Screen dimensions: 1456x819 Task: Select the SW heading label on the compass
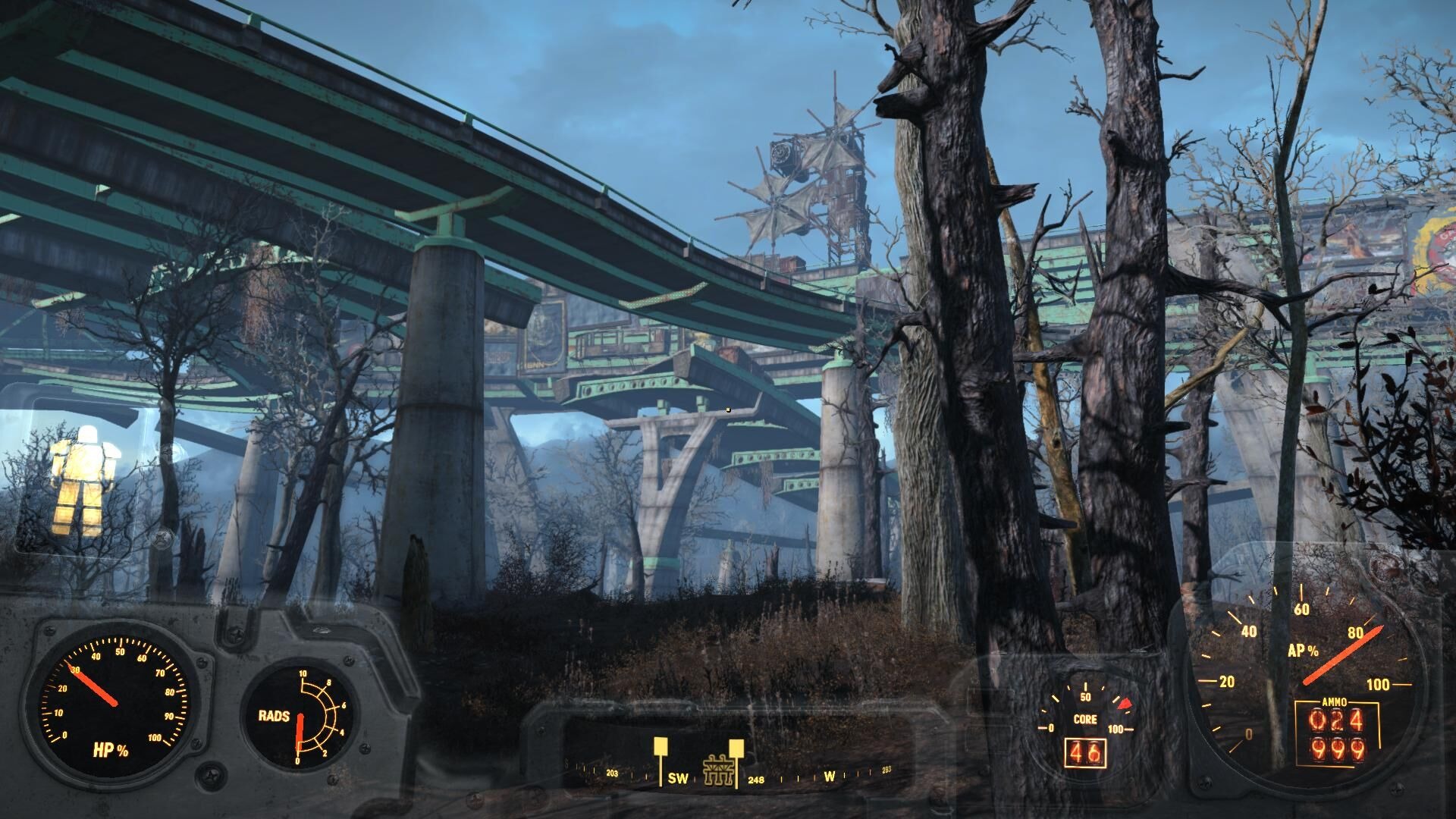coord(678,777)
